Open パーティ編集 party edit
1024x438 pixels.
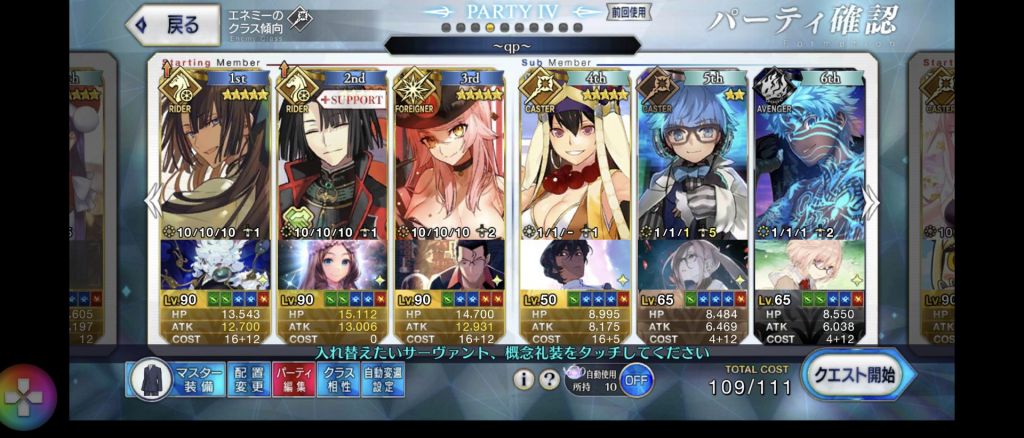tap(292, 379)
